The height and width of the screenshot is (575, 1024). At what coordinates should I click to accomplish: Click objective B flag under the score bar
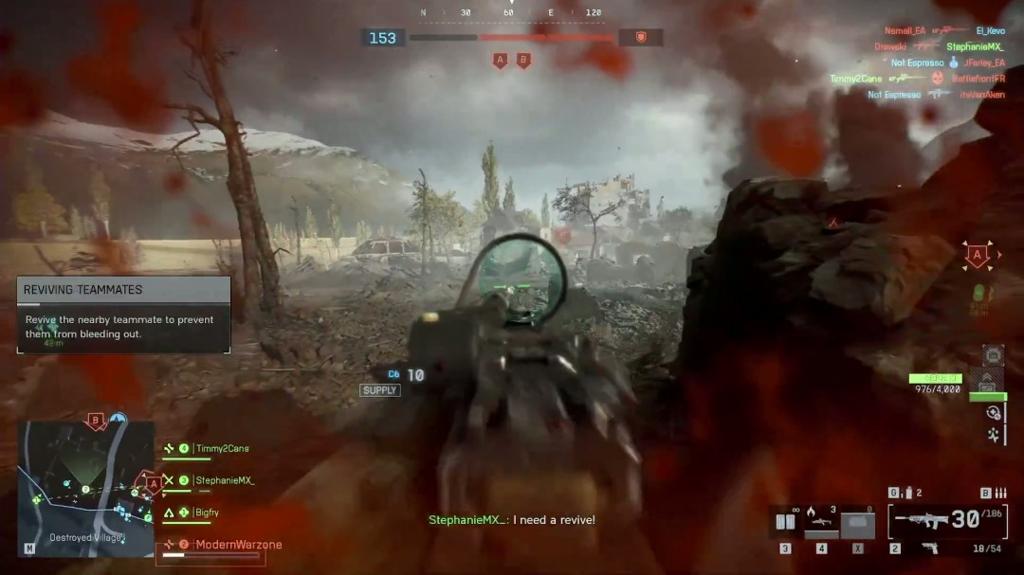point(523,61)
